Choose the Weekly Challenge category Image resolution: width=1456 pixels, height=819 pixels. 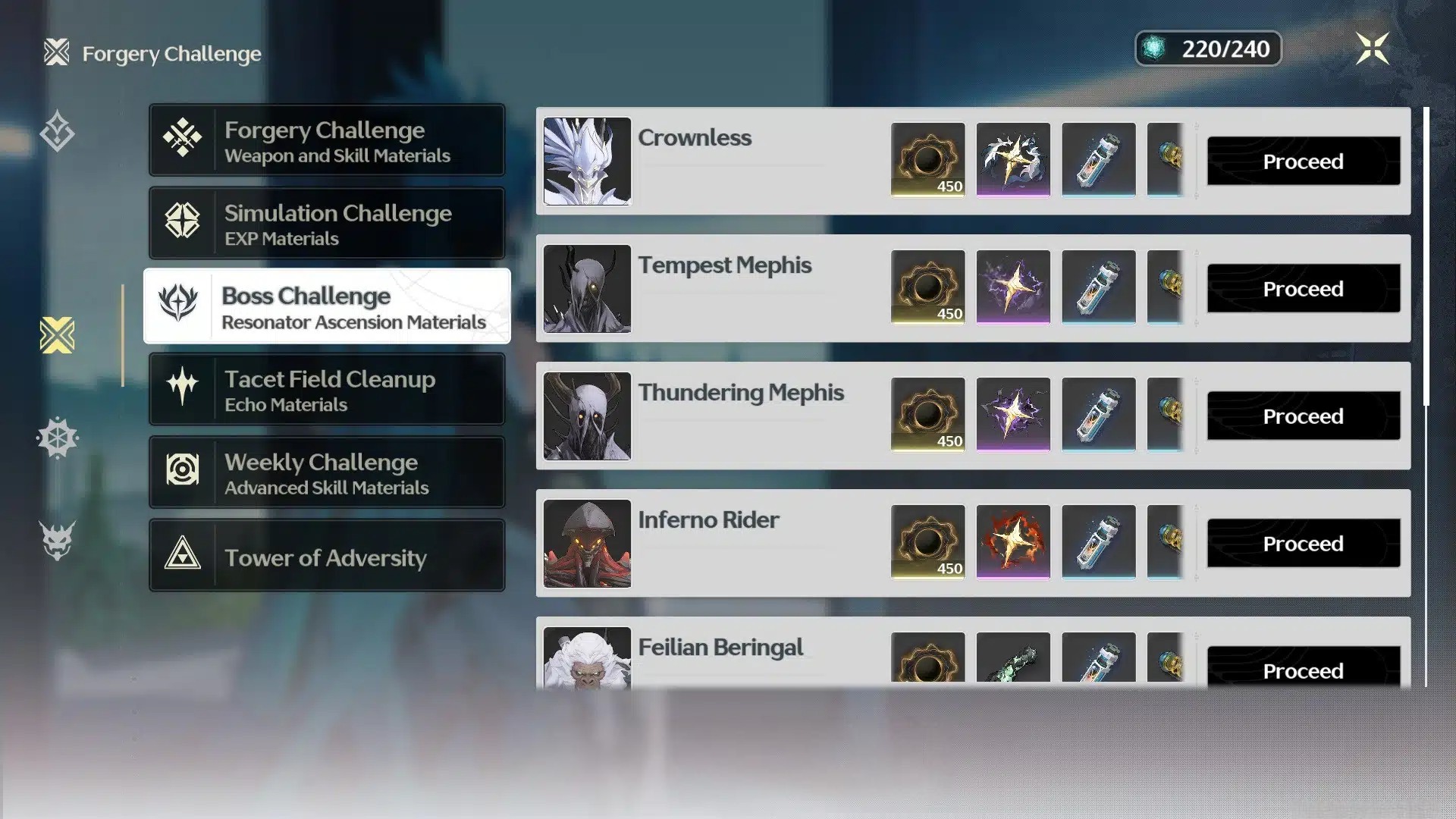click(327, 473)
